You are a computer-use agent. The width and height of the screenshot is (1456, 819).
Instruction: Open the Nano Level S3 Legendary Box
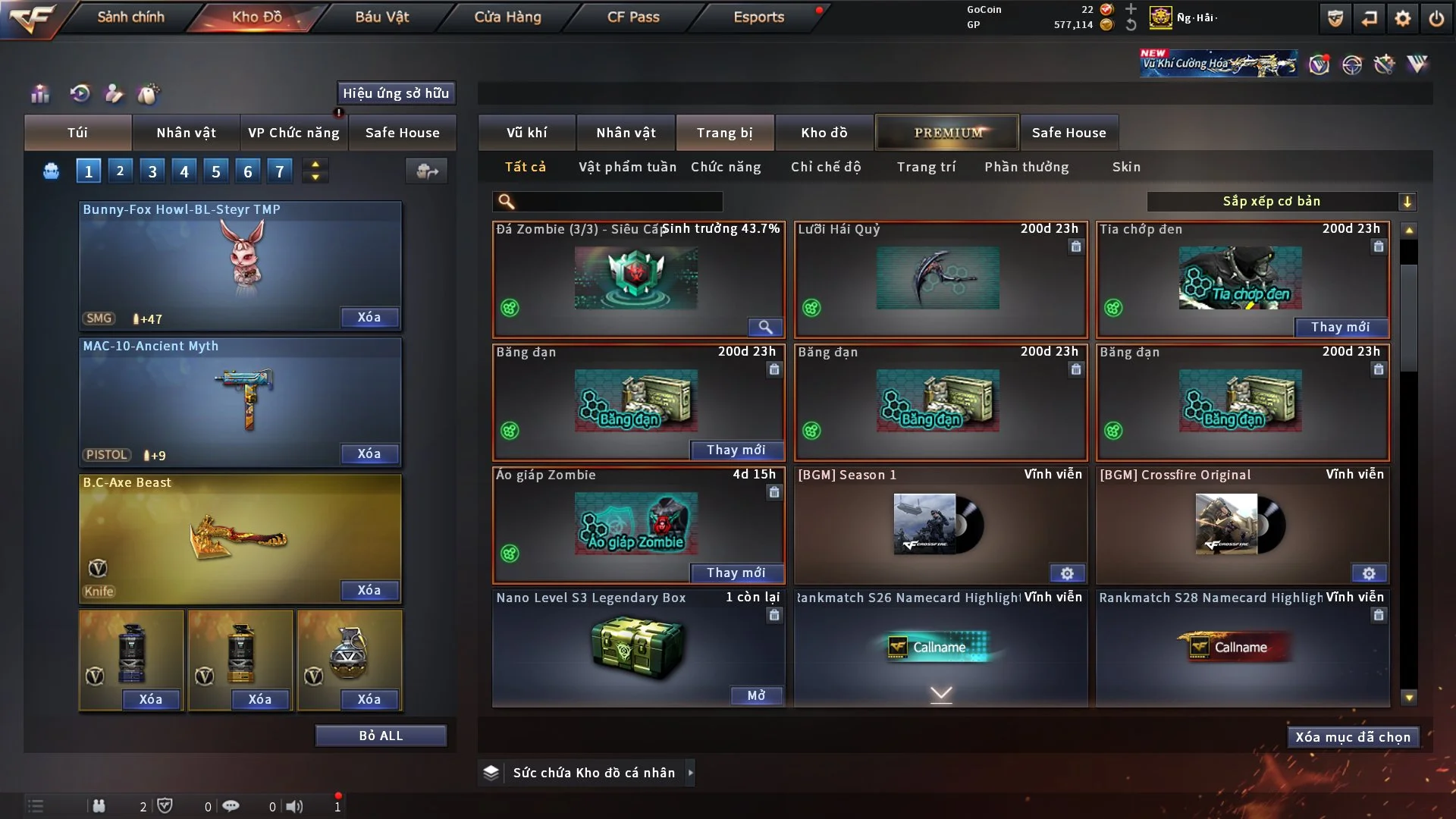point(756,695)
